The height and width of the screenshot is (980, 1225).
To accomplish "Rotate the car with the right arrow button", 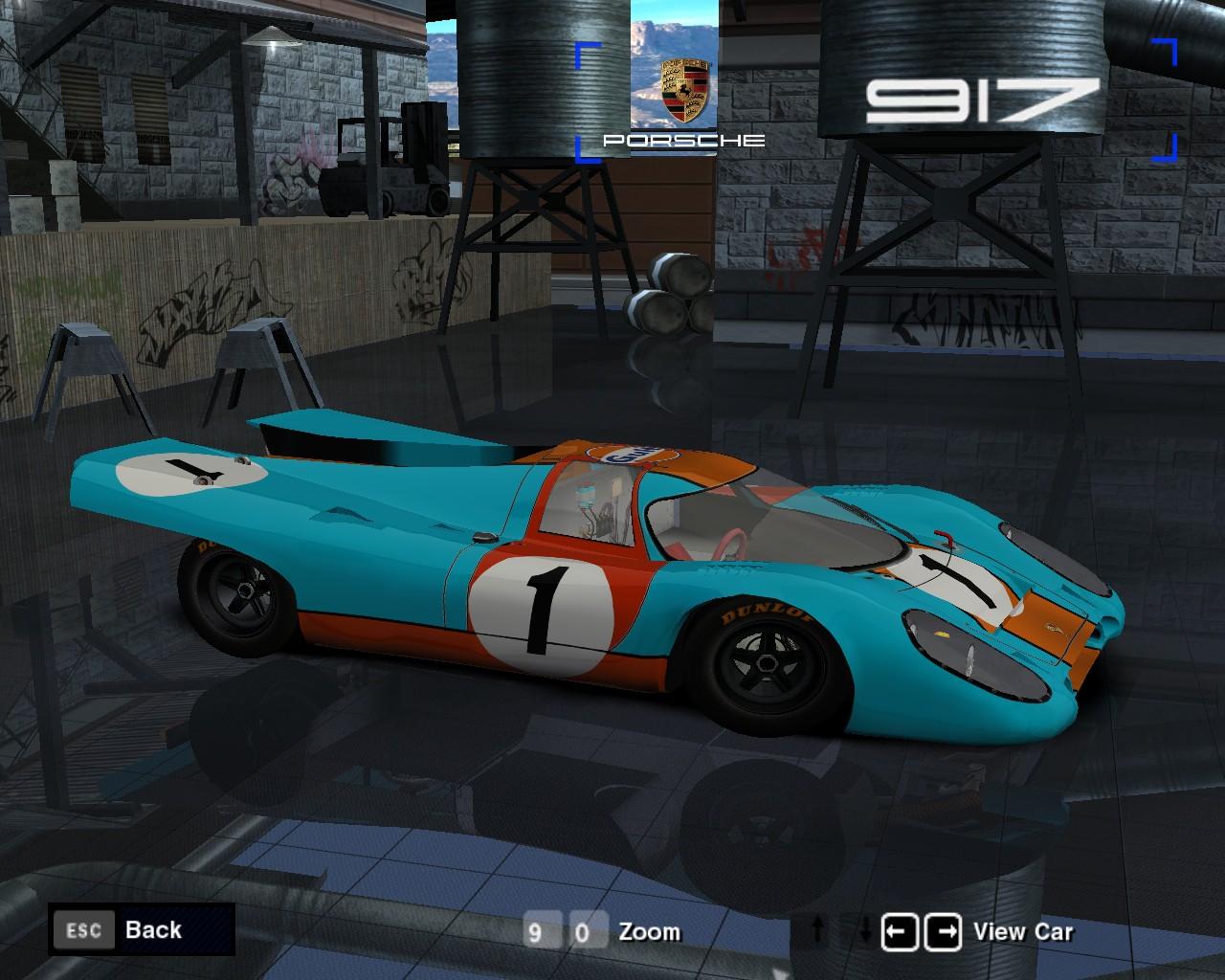I will pos(943,931).
